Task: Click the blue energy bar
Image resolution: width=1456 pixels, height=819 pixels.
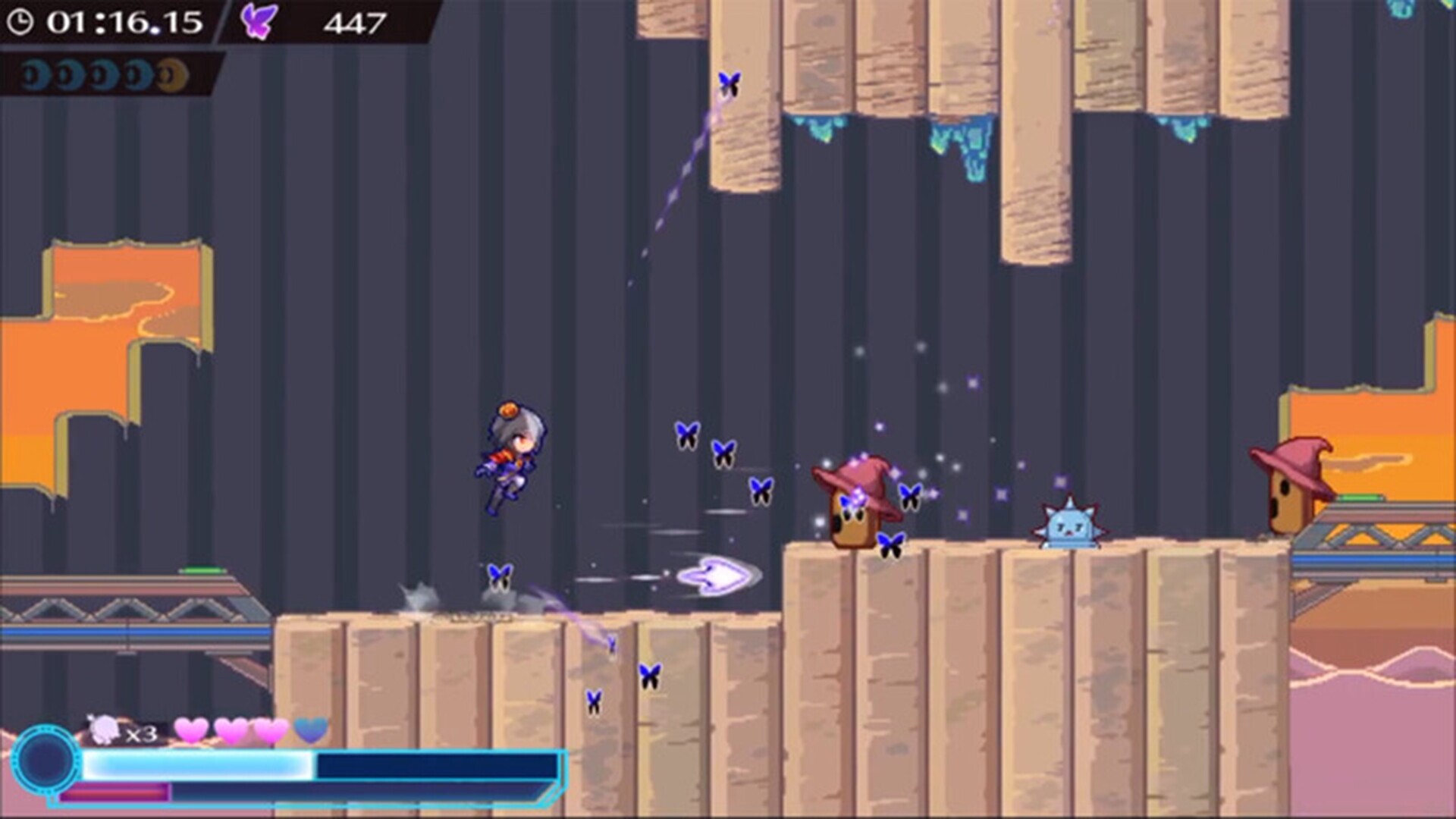Action: click(197, 763)
